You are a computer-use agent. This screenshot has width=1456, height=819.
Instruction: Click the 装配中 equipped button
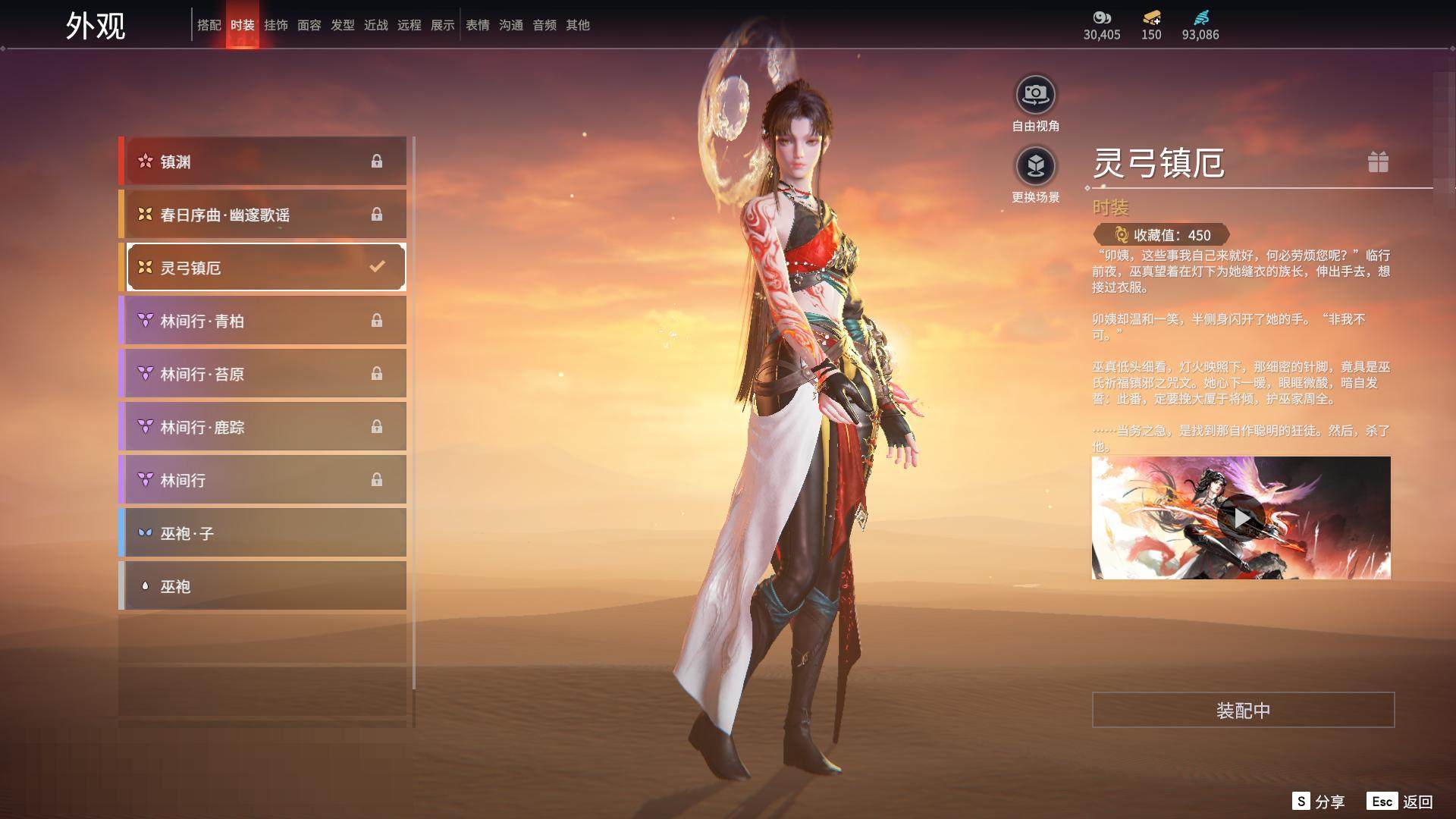[x=1243, y=710]
